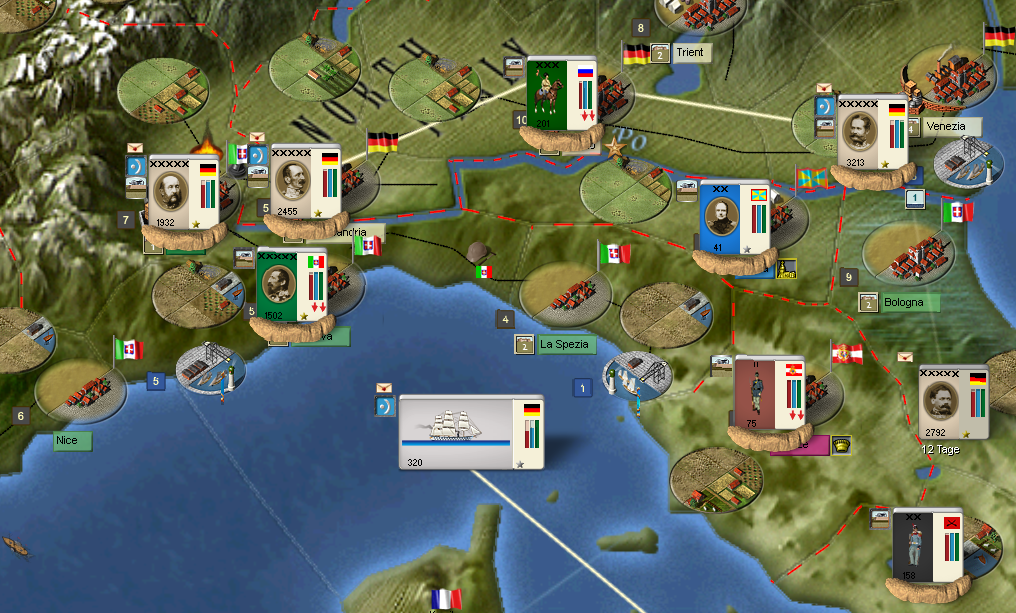Screen dimensions: 1016x613
Task: Choose the green Italian army counter numbered 1502
Action: click(x=292, y=286)
